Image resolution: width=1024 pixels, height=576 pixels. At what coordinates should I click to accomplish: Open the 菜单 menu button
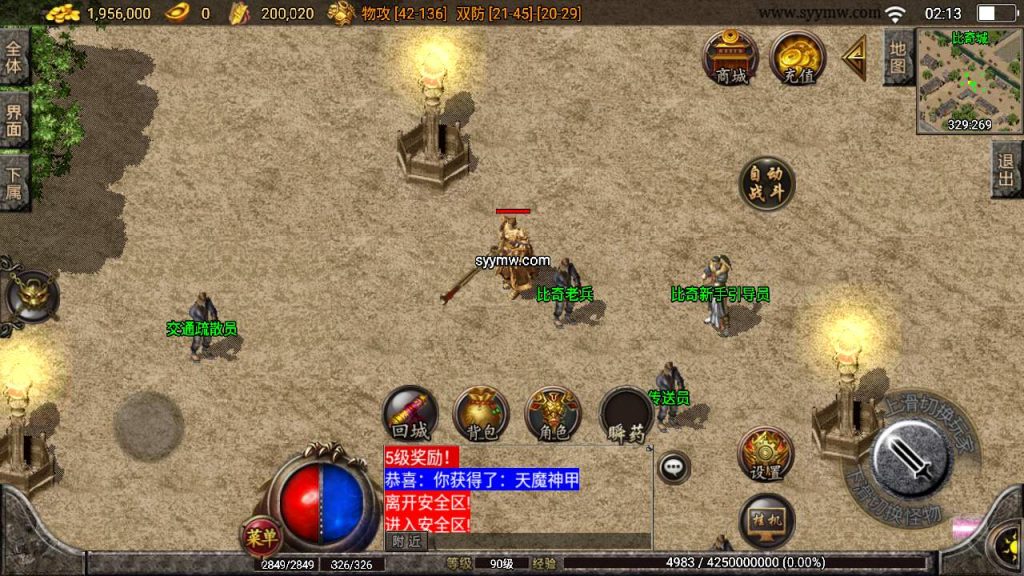coord(262,537)
